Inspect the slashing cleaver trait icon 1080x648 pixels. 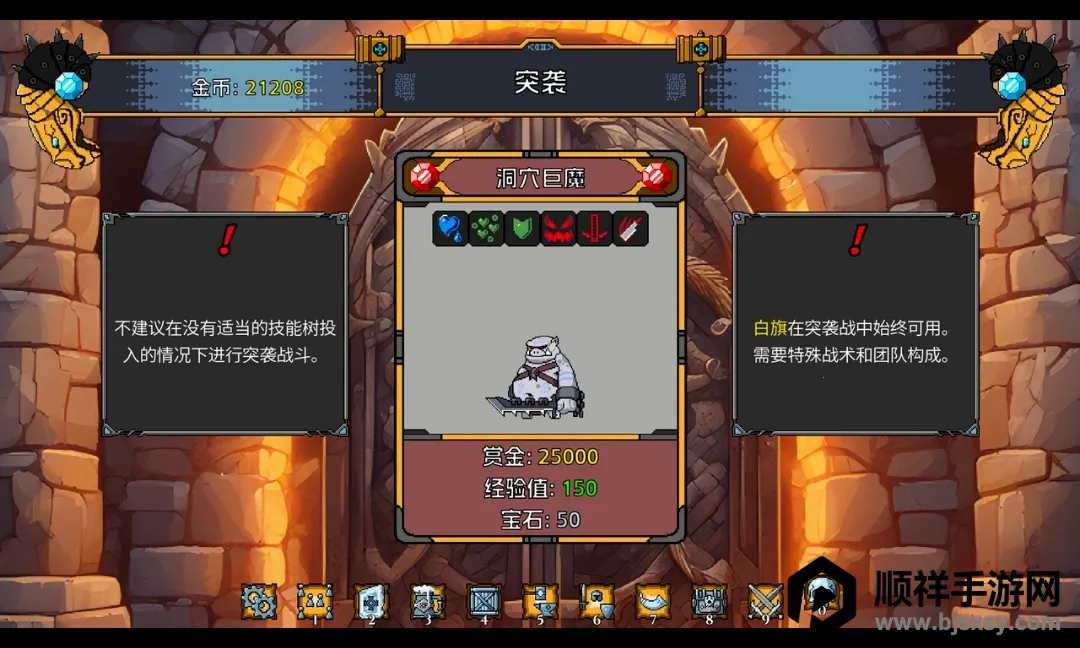tap(630, 229)
